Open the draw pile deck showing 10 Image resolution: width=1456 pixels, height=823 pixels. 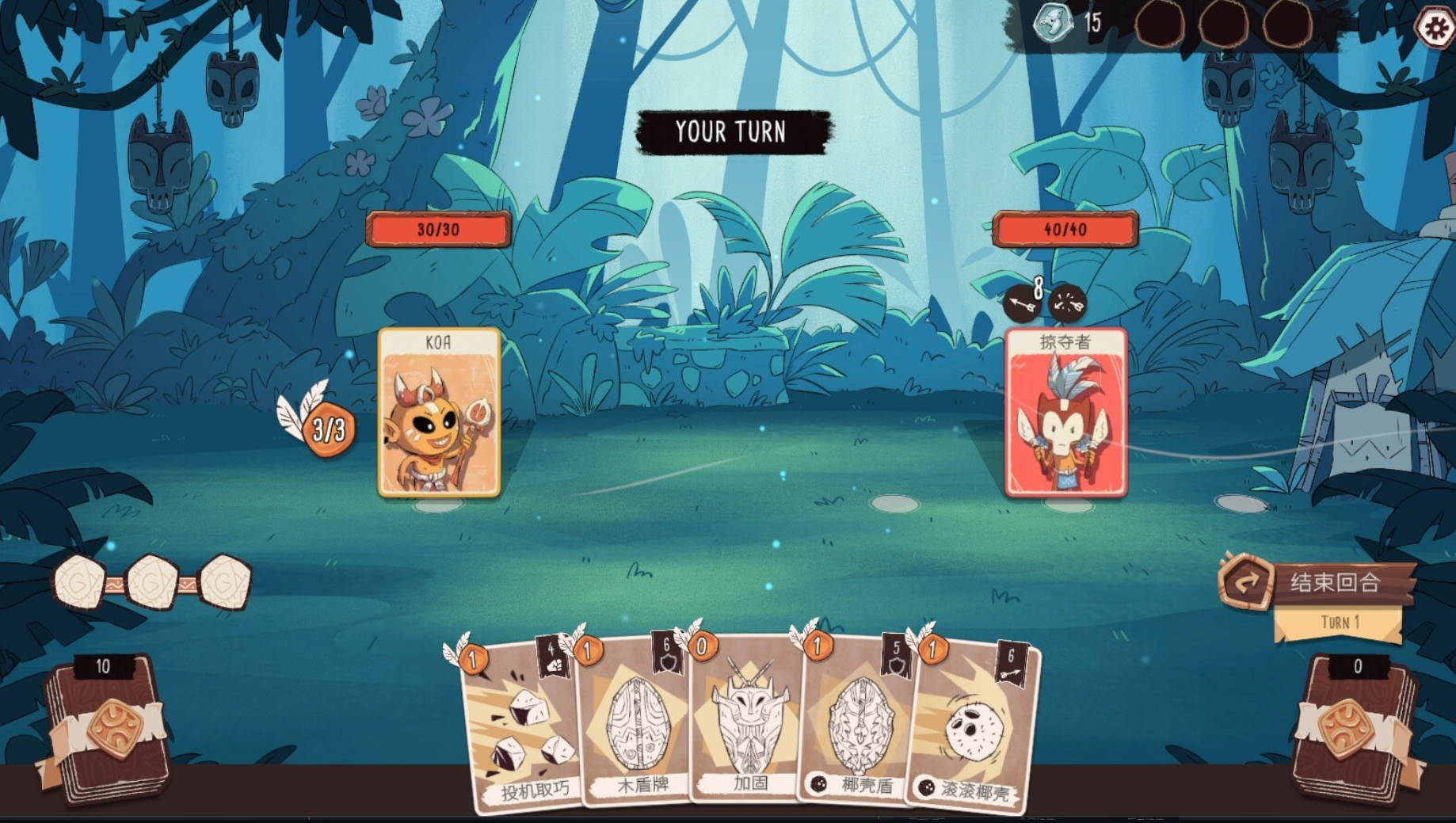[103, 729]
